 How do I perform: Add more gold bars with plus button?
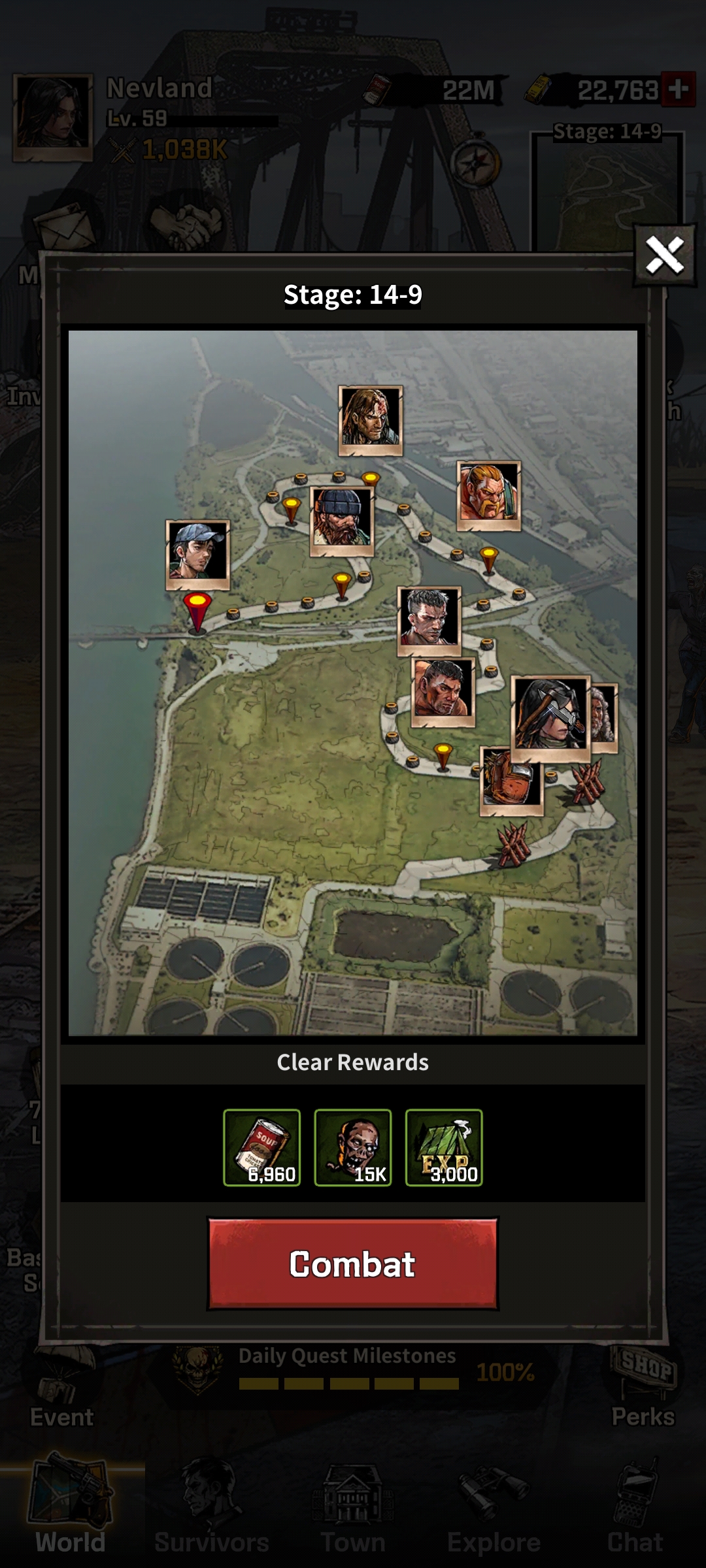coord(678,89)
